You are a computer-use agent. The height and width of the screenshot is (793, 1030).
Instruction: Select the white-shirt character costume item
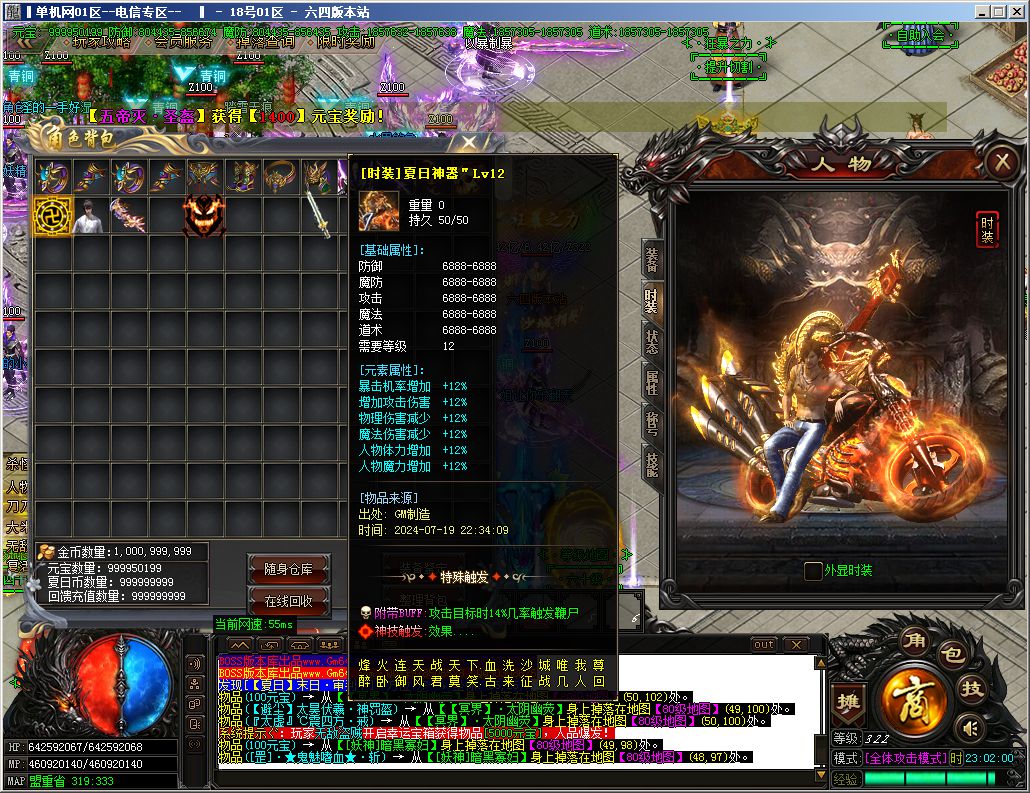[90, 215]
